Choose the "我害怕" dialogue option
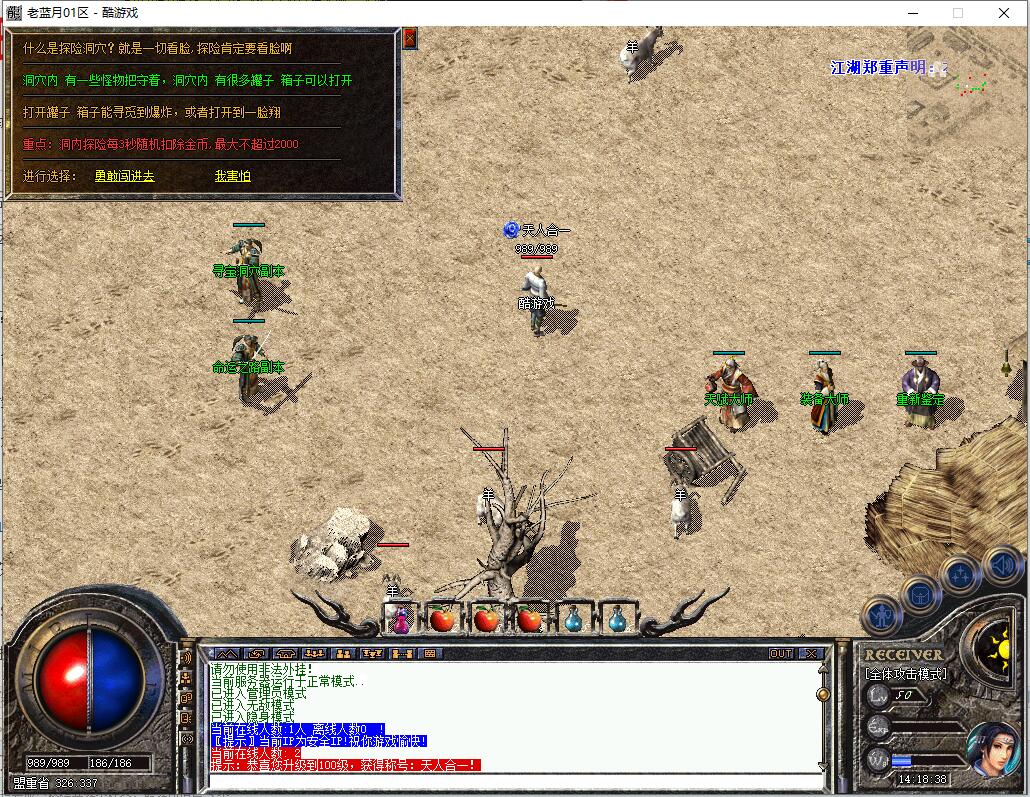1030x797 pixels. coord(232,176)
